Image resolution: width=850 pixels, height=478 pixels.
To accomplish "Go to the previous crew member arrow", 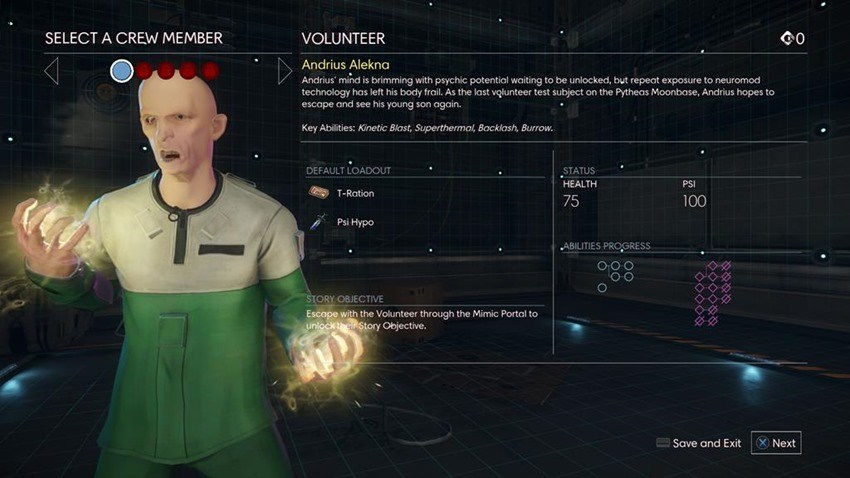I will (x=52, y=70).
